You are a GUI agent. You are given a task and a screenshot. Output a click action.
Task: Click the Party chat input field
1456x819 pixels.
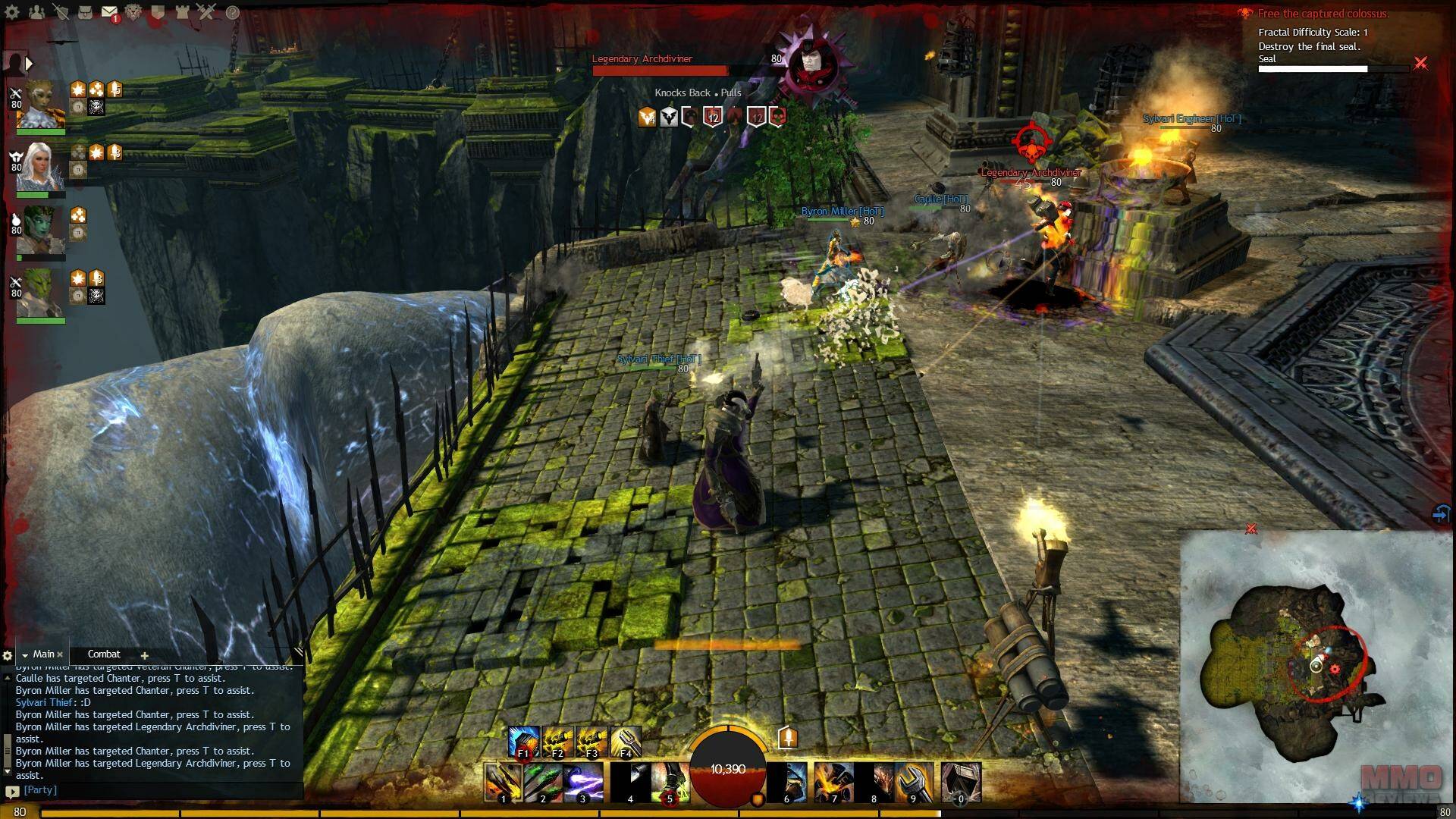pyautogui.click(x=152, y=790)
